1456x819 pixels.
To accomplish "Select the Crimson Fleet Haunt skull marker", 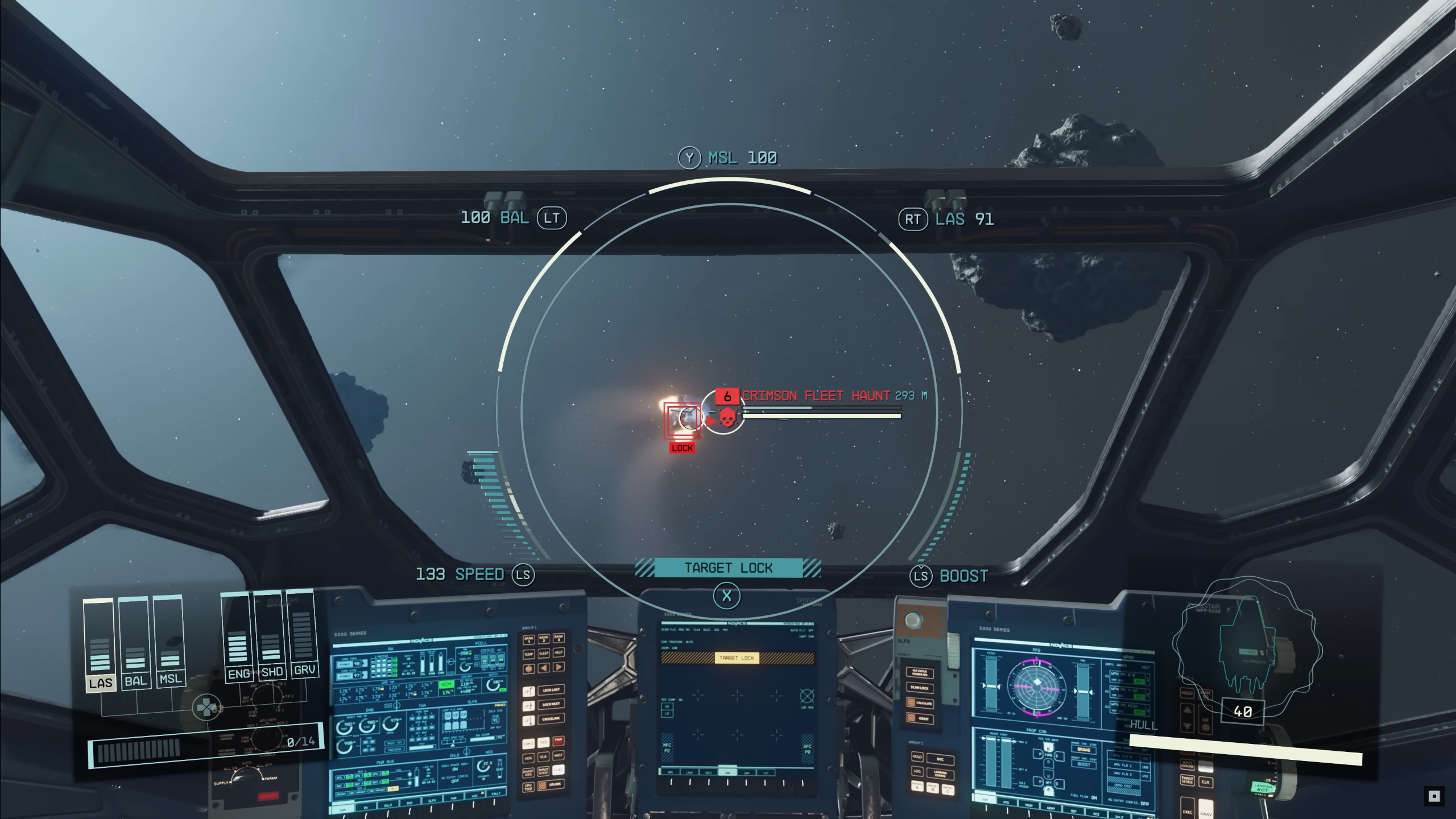I will pos(726,418).
